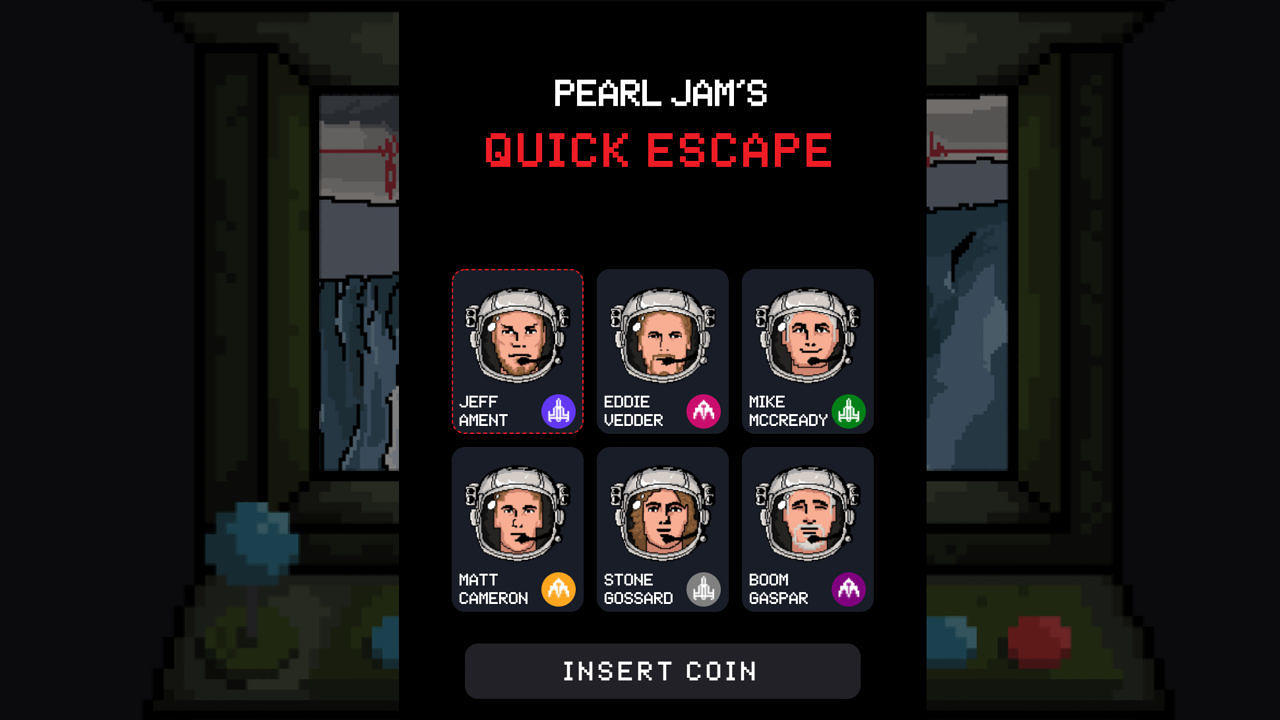Click Jeff Ament's astronaut helmet portrait
1280x720 pixels.
coord(517,335)
